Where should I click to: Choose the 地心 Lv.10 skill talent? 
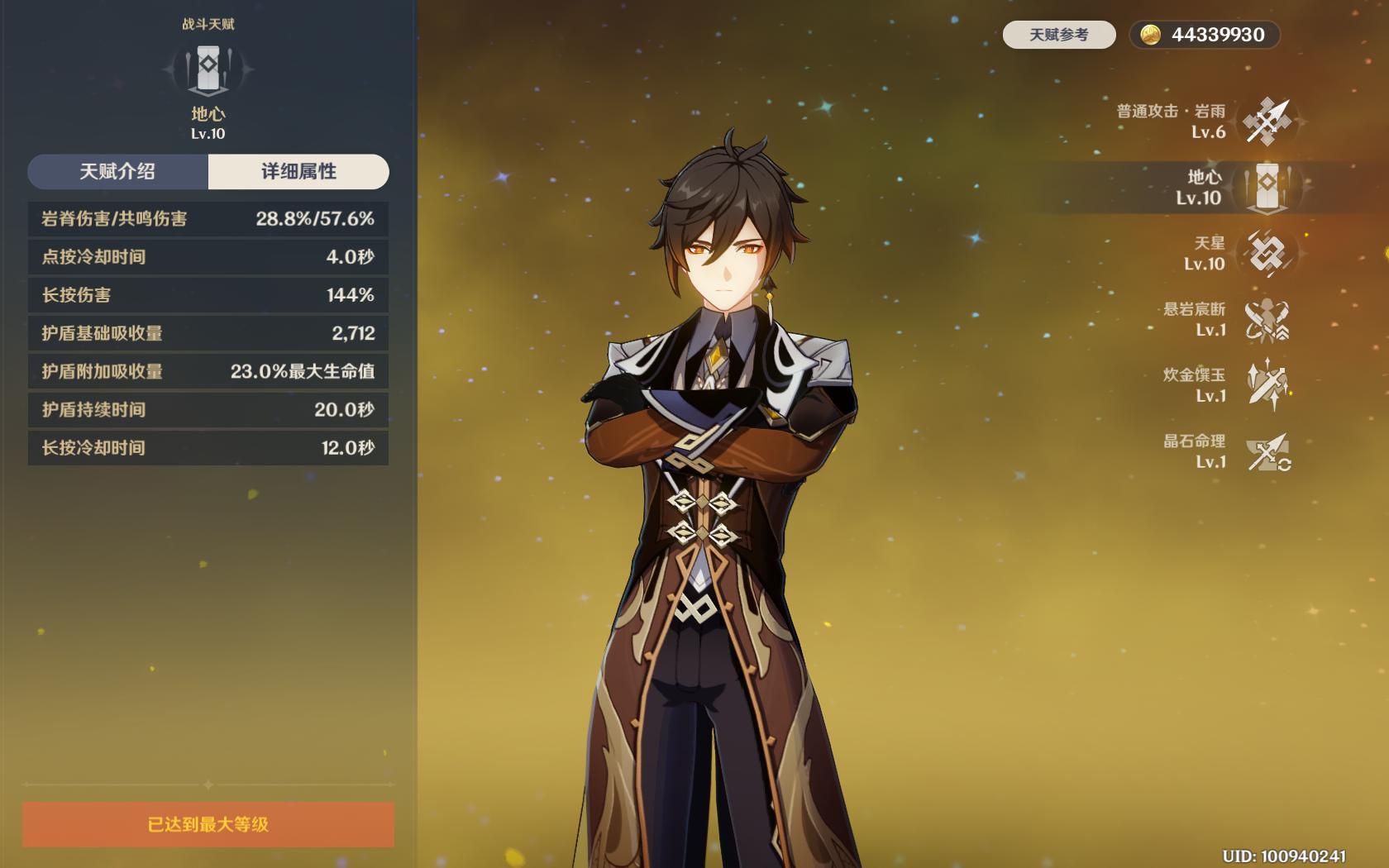[x=1266, y=187]
